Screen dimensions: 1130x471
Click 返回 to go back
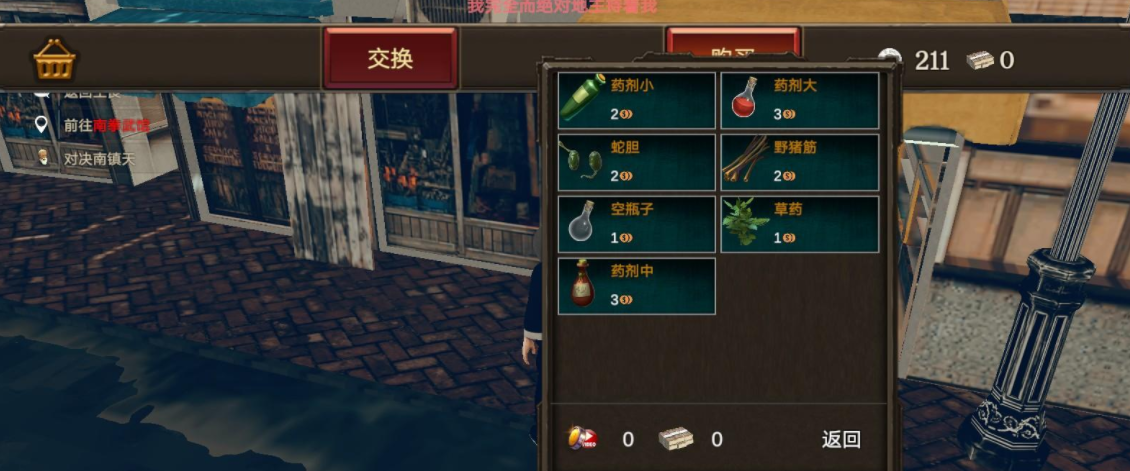tap(841, 439)
